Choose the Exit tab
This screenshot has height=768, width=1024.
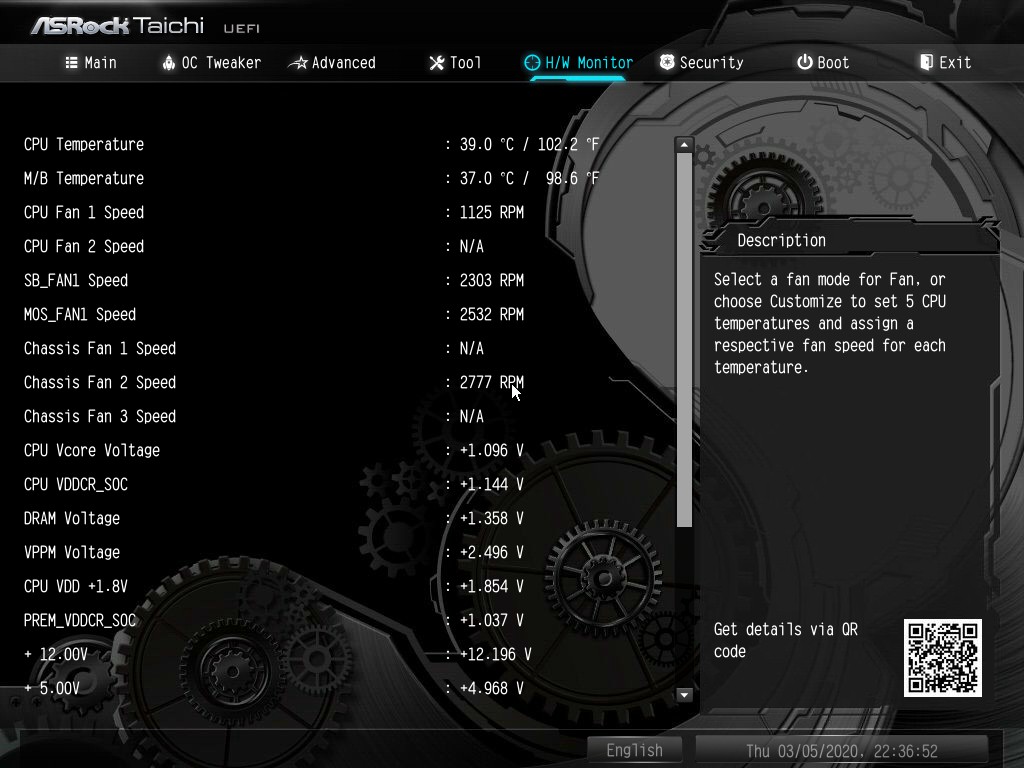(945, 62)
